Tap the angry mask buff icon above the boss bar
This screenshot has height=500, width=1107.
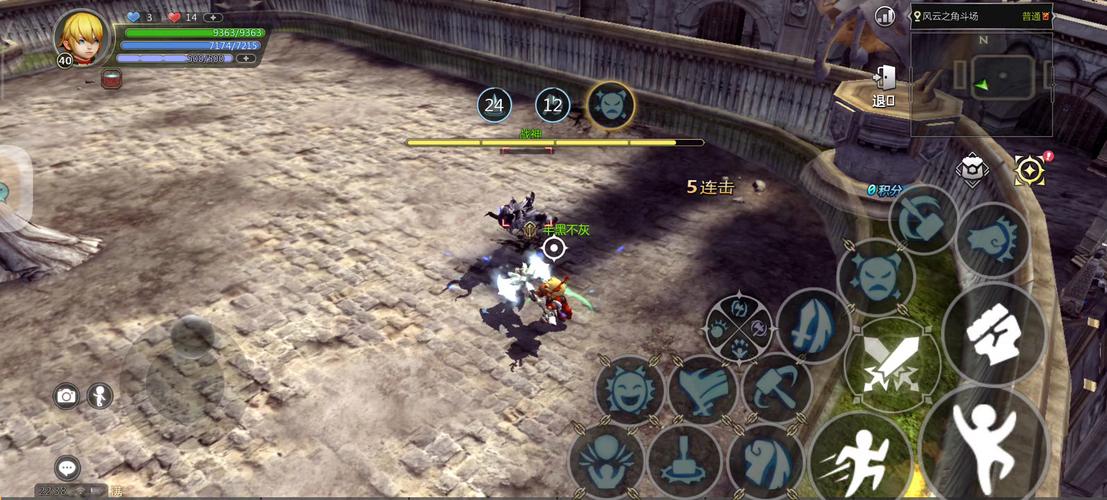point(610,104)
